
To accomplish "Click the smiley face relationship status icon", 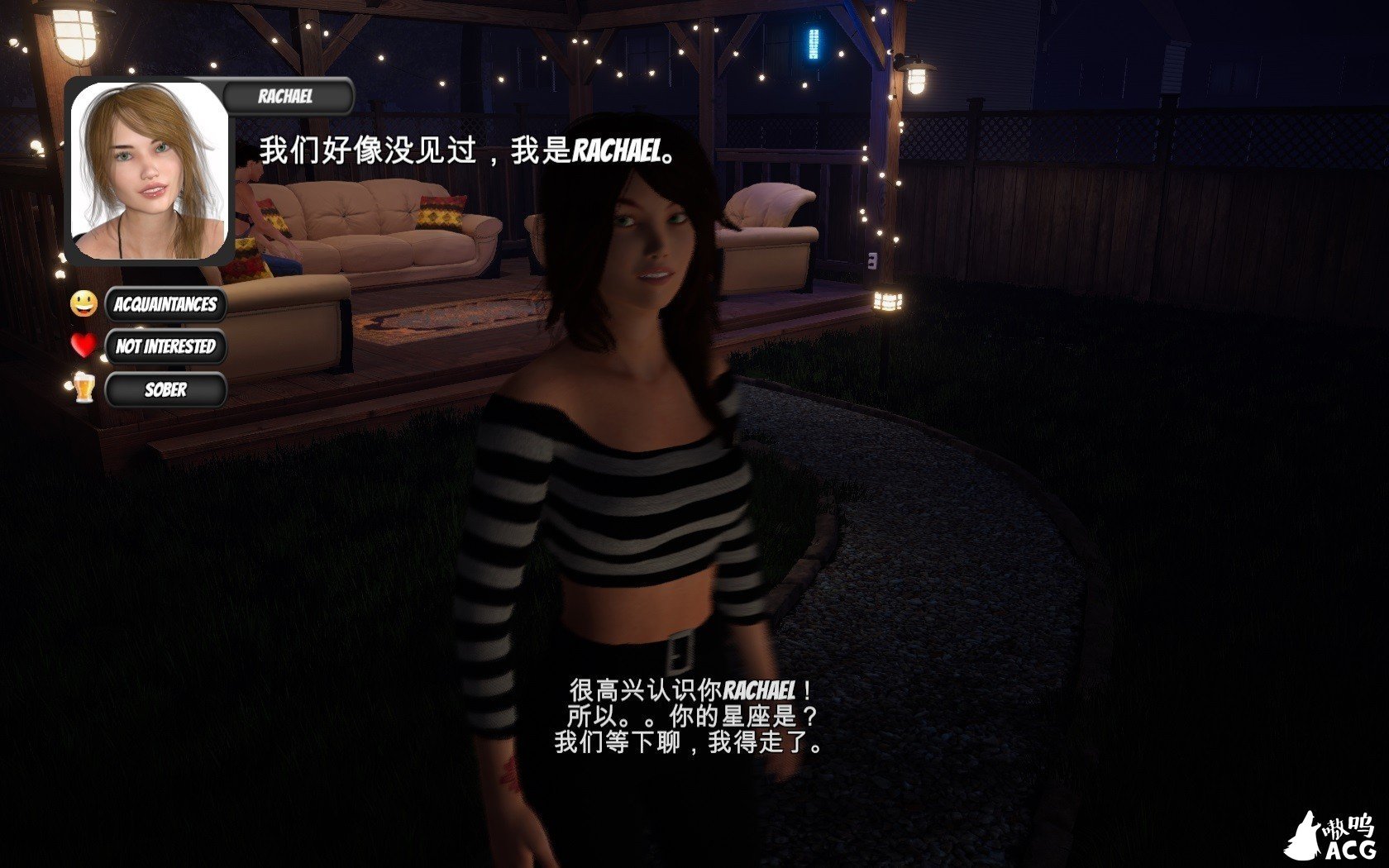I will coord(82,305).
